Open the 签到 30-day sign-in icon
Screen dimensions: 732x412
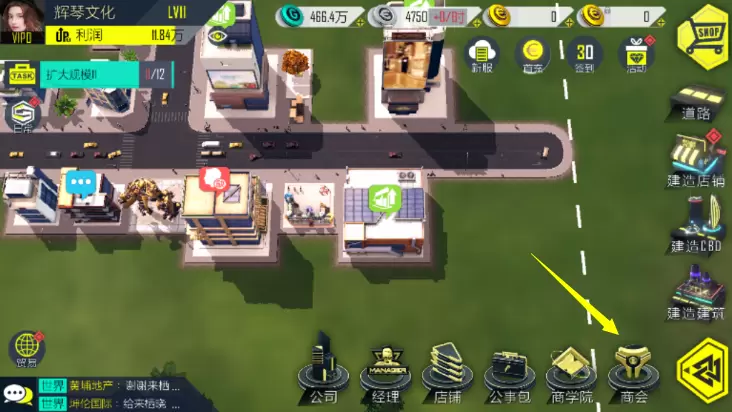(585, 54)
